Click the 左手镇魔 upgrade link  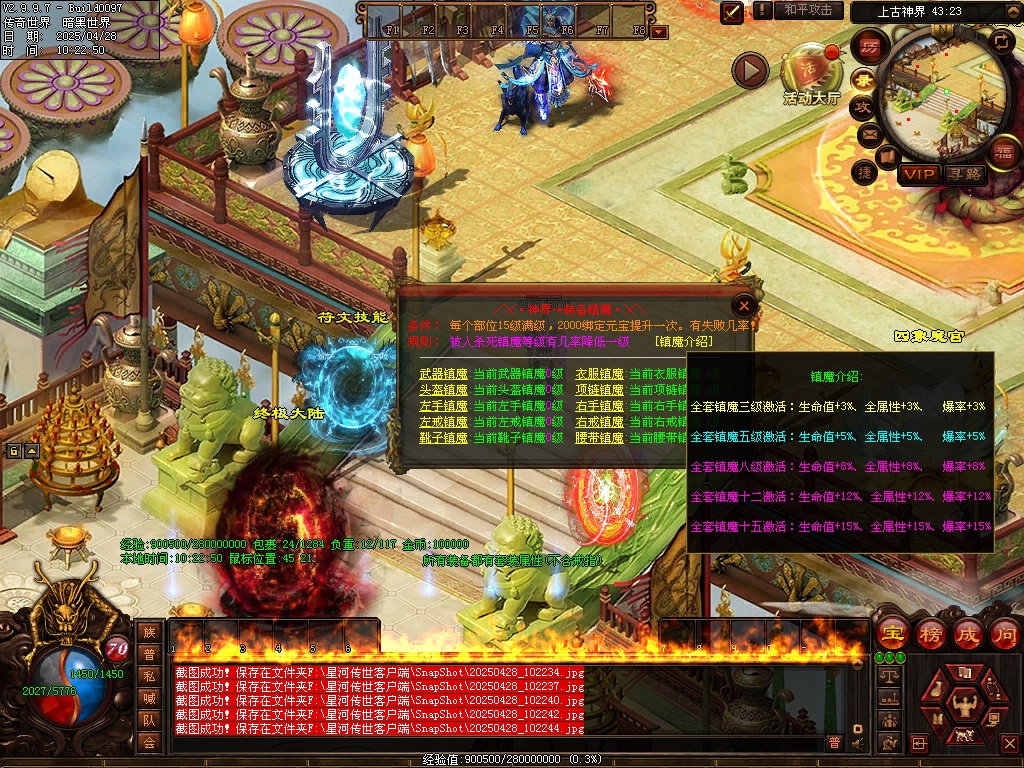443,406
